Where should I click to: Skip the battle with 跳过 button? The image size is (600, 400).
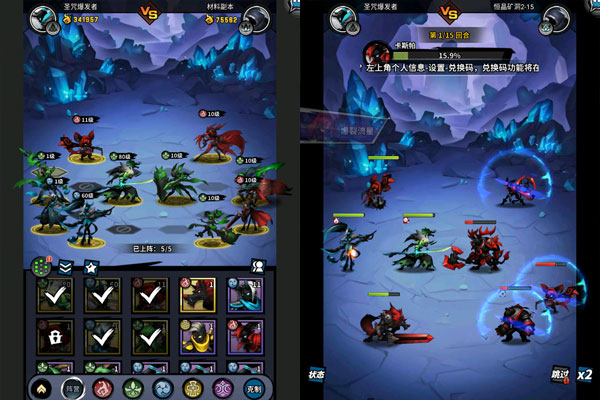pyautogui.click(x=561, y=372)
